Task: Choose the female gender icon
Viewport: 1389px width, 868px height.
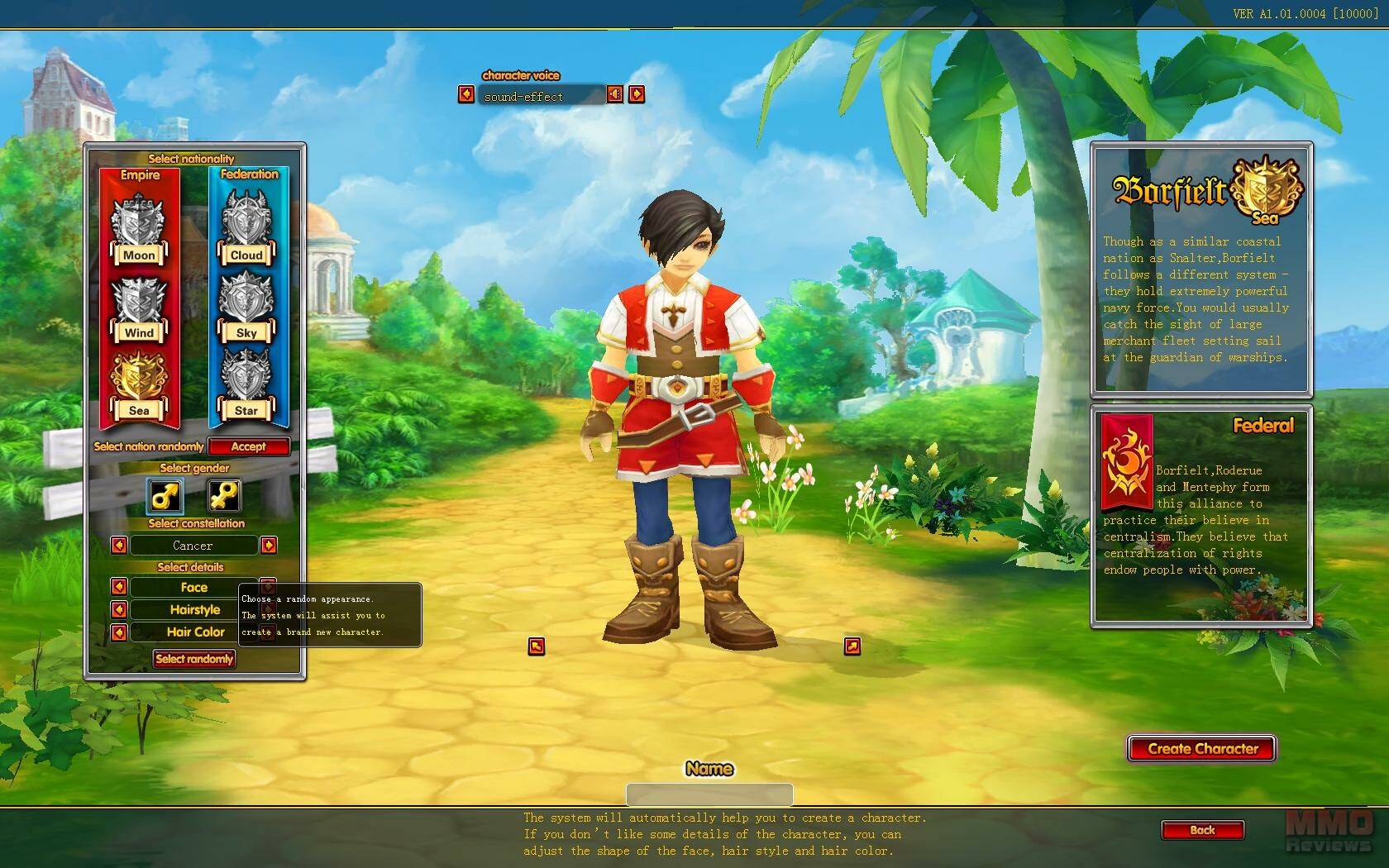Action: tap(224, 495)
